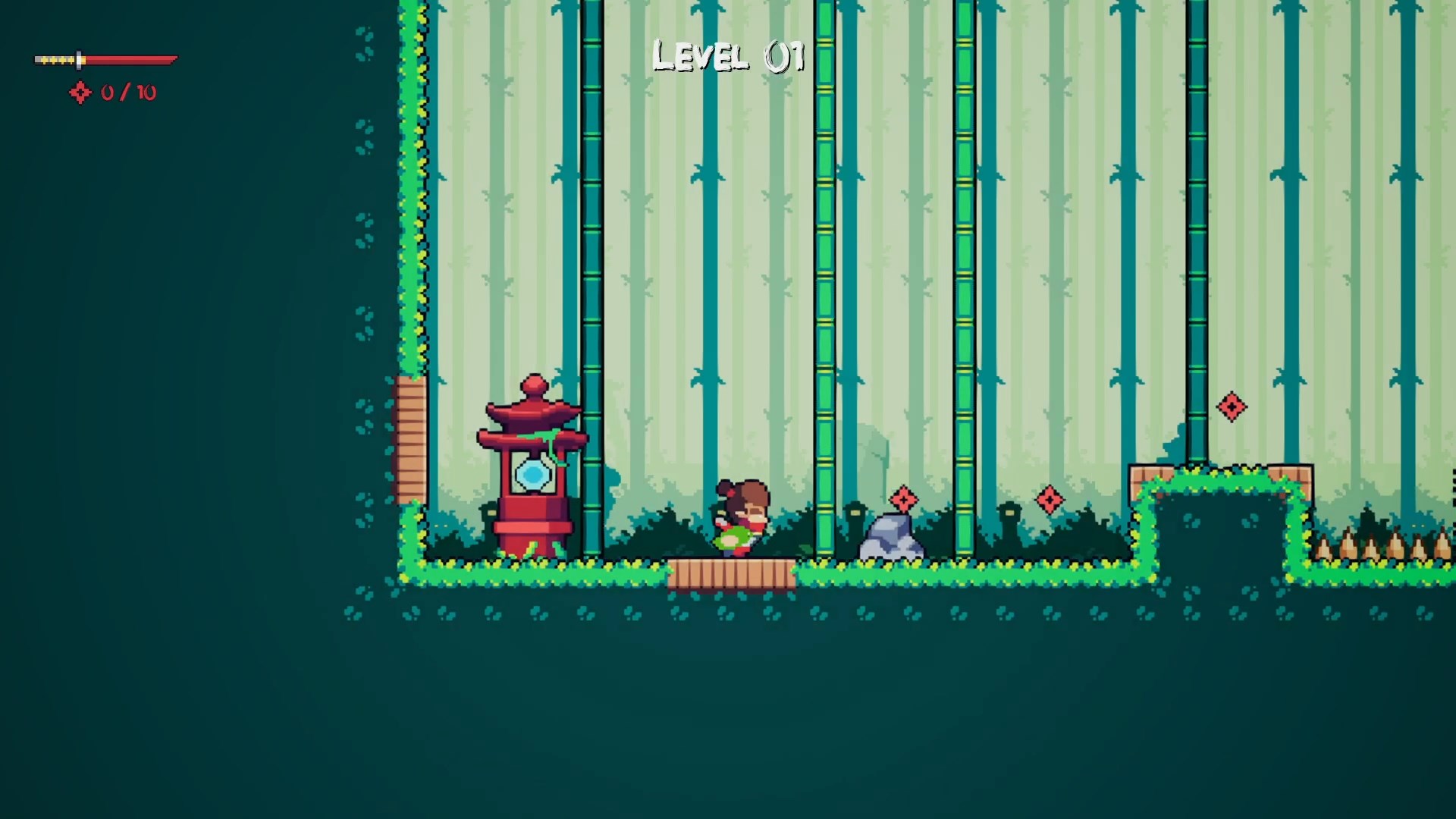
Task: Click the moss vine hanging on the shrine roof
Action: [x=550, y=444]
